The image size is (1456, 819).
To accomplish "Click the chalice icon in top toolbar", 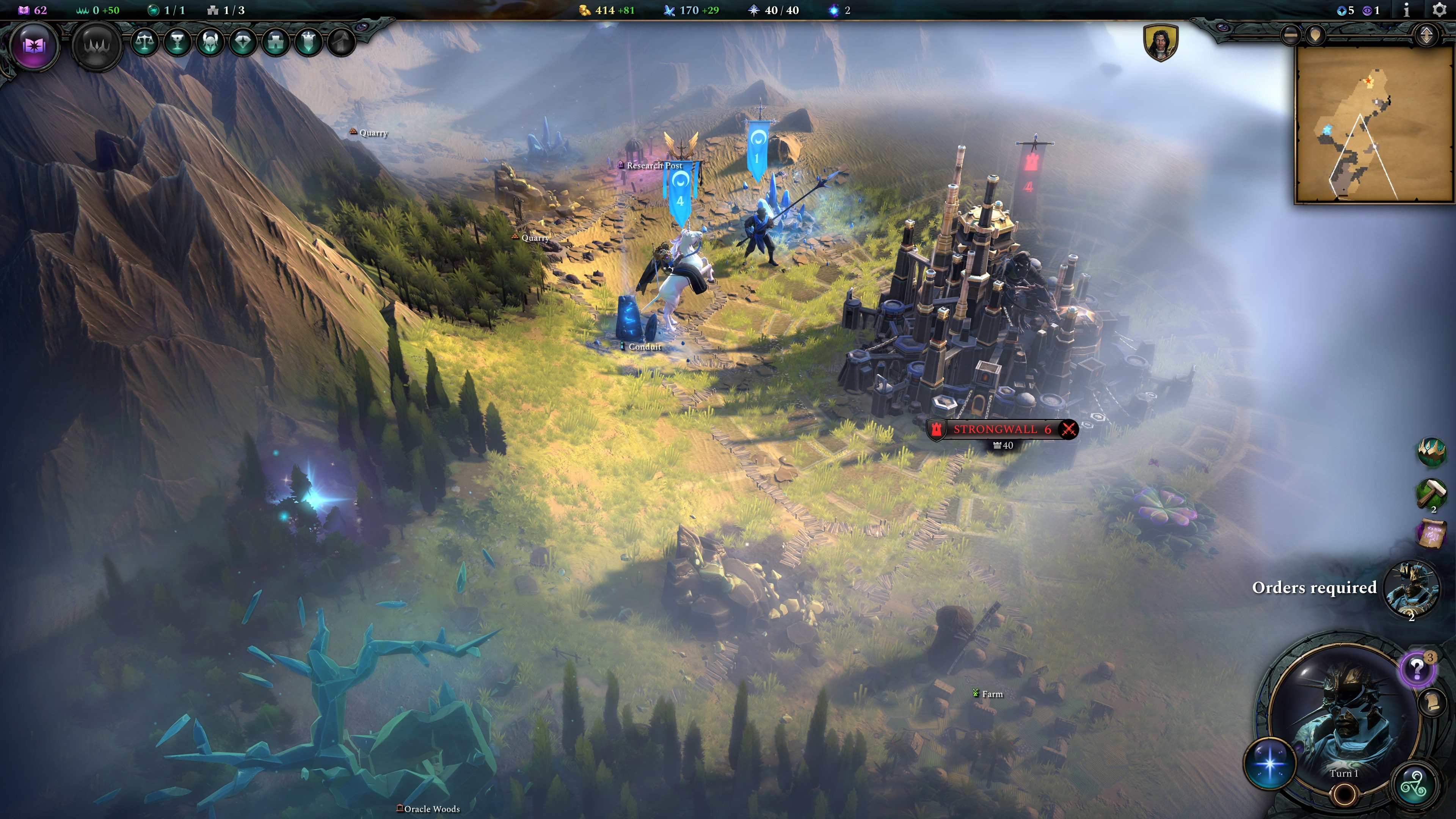I will (177, 42).
